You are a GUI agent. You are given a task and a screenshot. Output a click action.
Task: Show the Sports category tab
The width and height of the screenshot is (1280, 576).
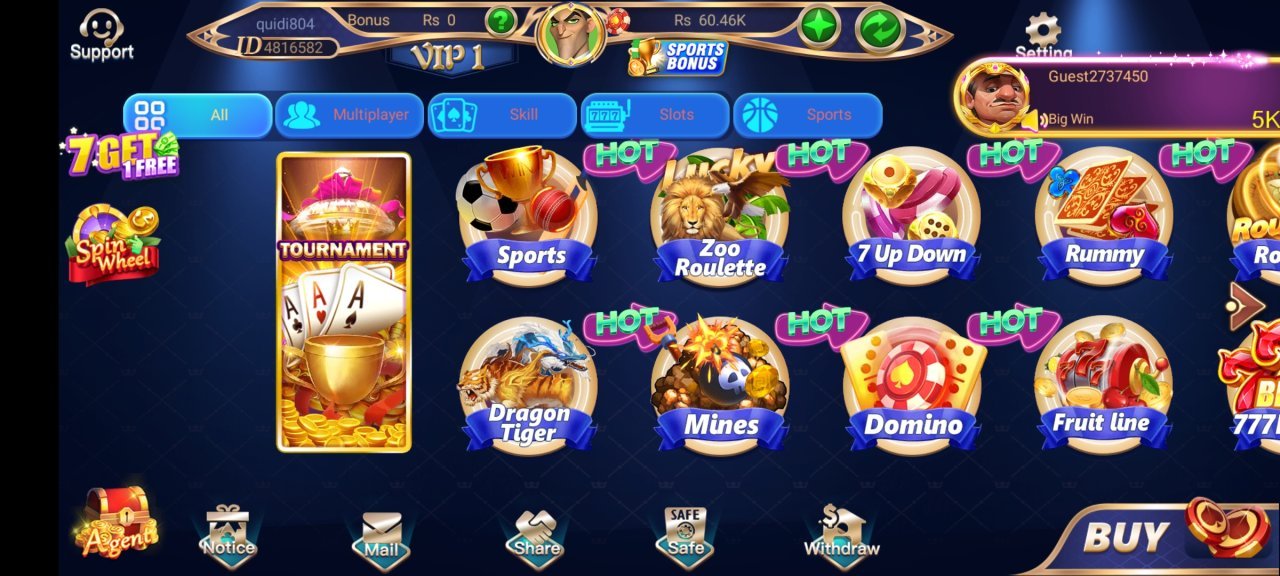pos(808,115)
